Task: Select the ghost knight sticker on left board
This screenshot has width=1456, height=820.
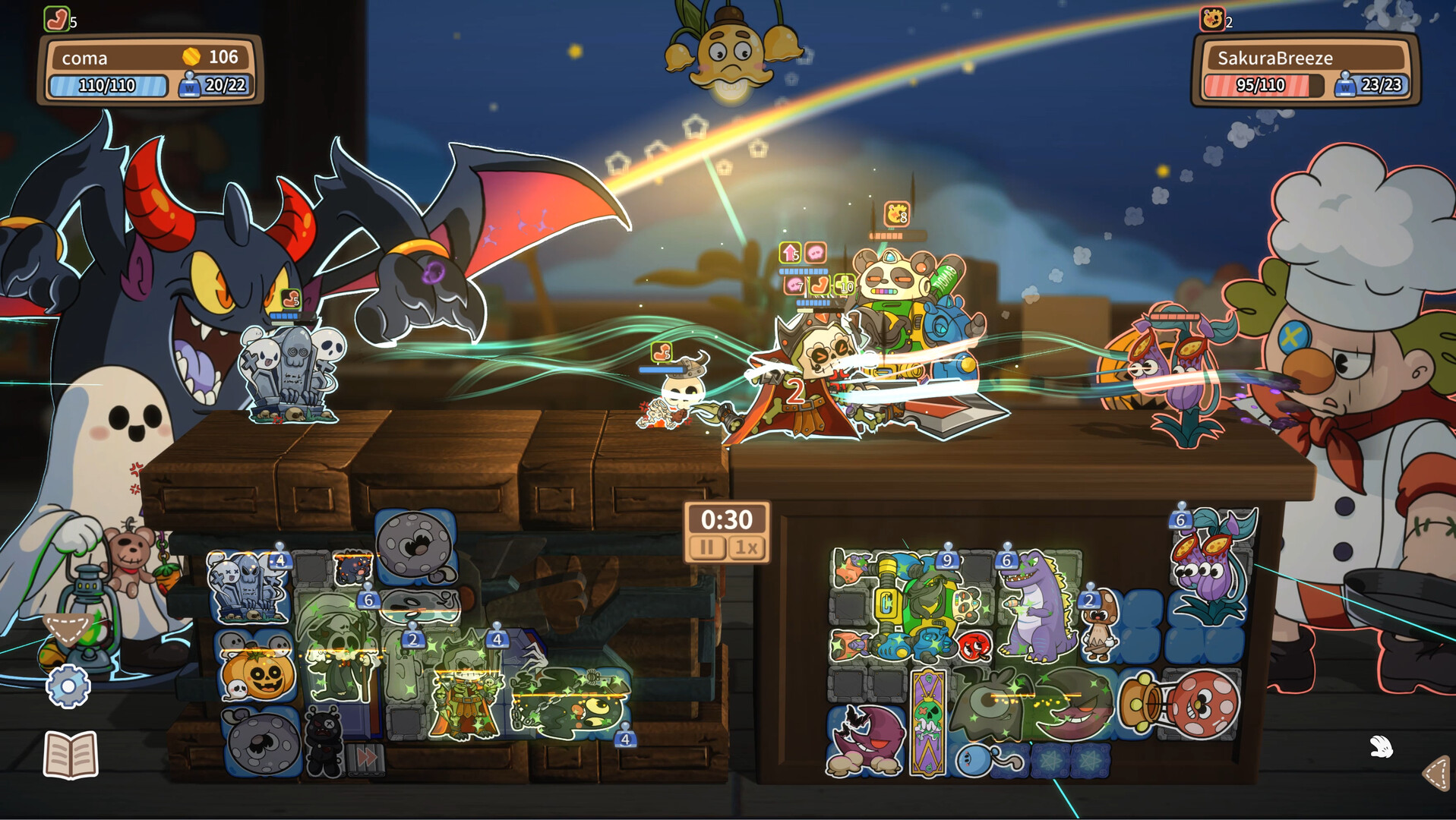Action: point(465,699)
